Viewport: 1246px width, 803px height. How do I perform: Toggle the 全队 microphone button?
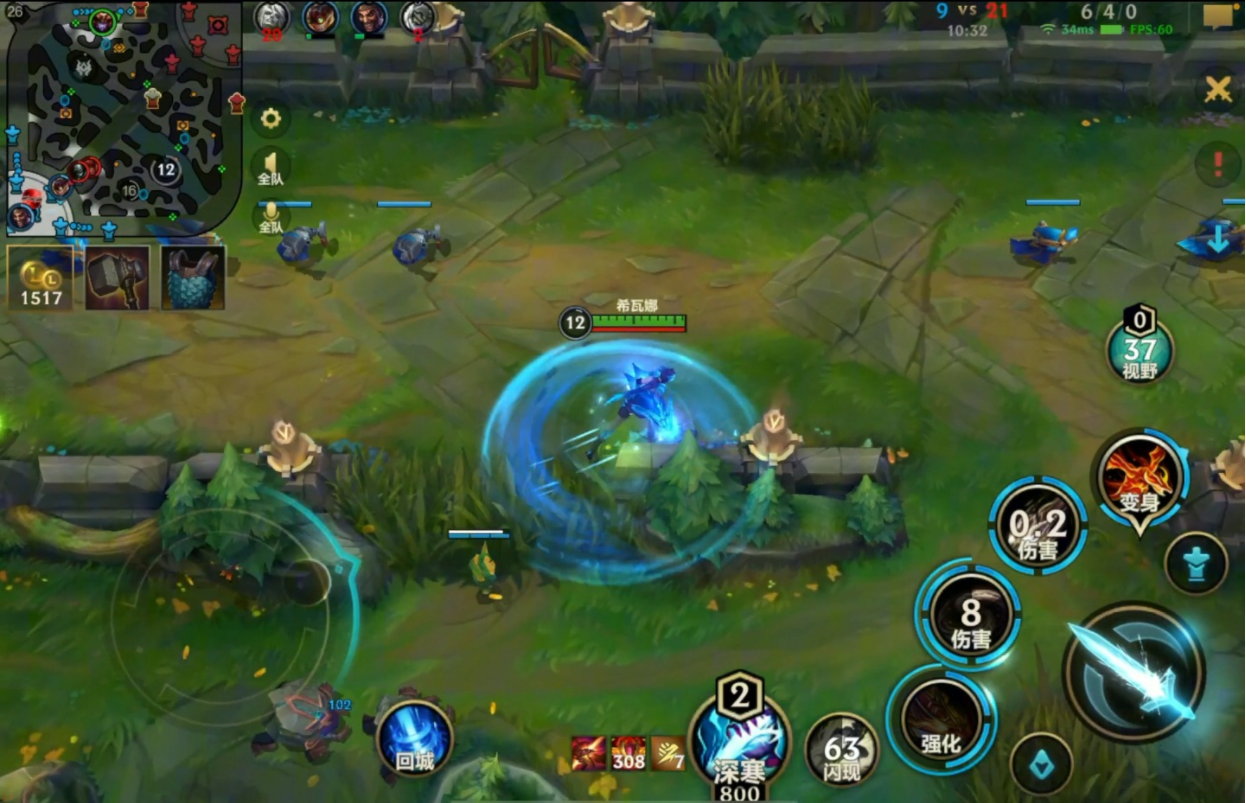click(270, 215)
